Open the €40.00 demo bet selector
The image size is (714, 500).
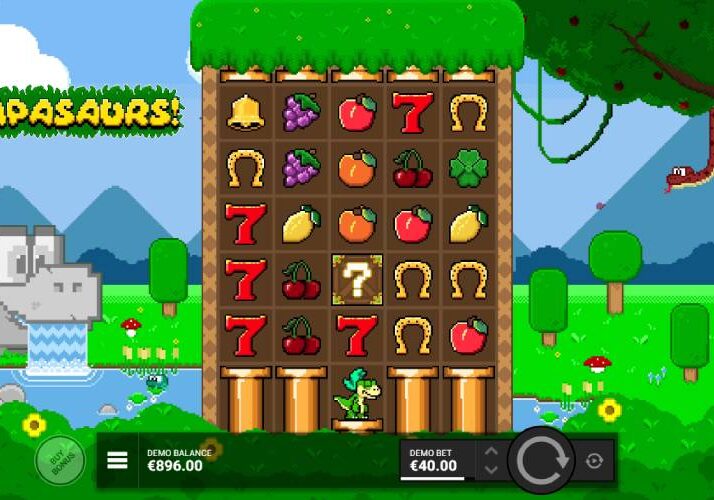pyautogui.click(x=437, y=460)
